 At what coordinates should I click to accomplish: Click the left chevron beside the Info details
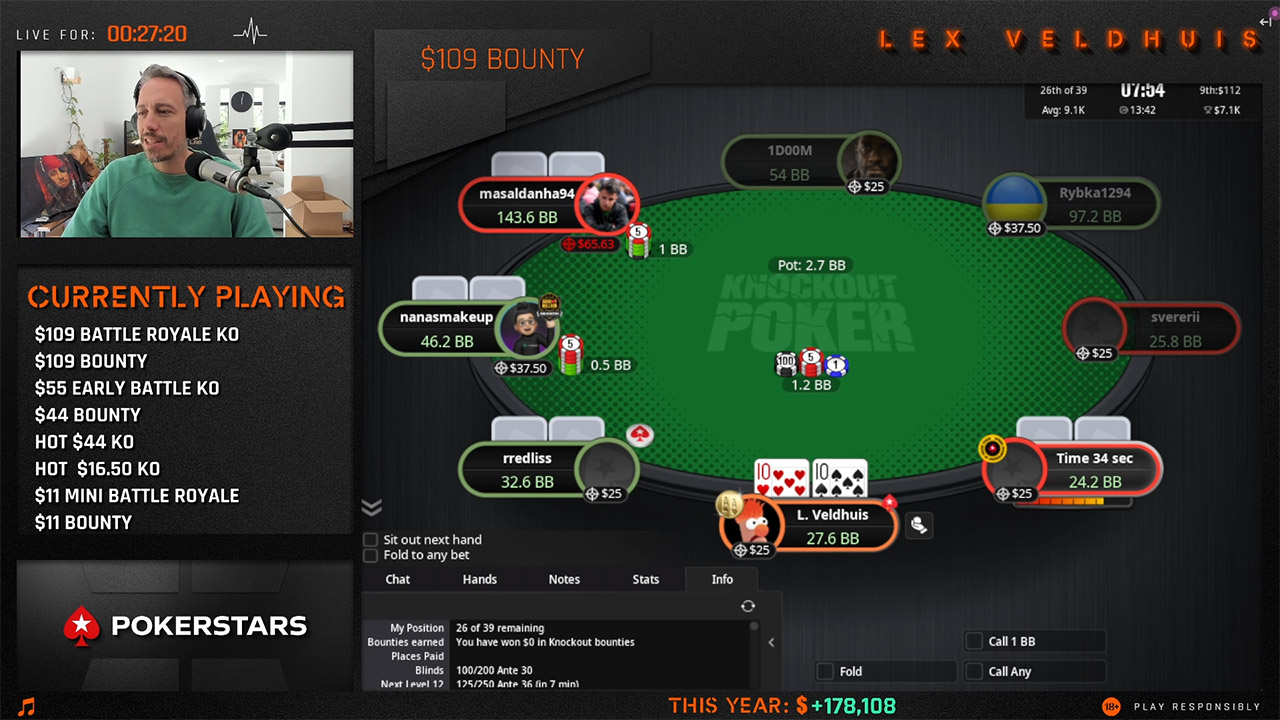pos(771,643)
